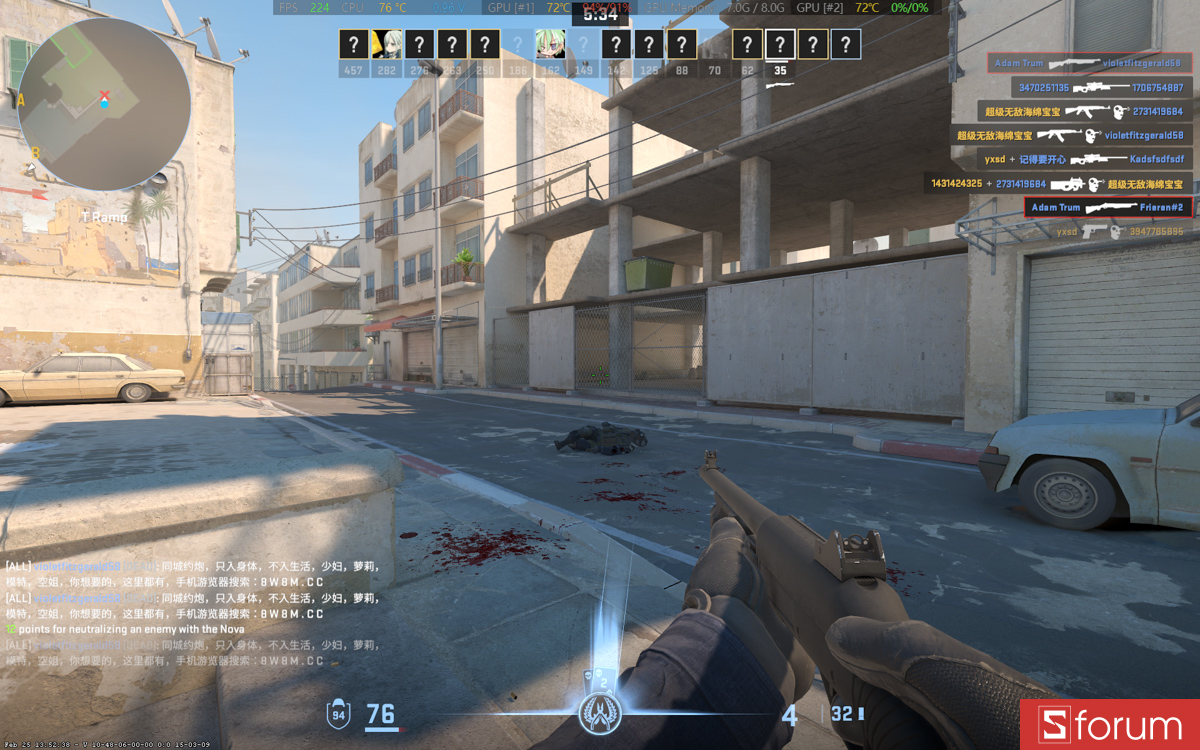
Task: Choose the highlighted player avatar scoring 35
Action: click(780, 44)
